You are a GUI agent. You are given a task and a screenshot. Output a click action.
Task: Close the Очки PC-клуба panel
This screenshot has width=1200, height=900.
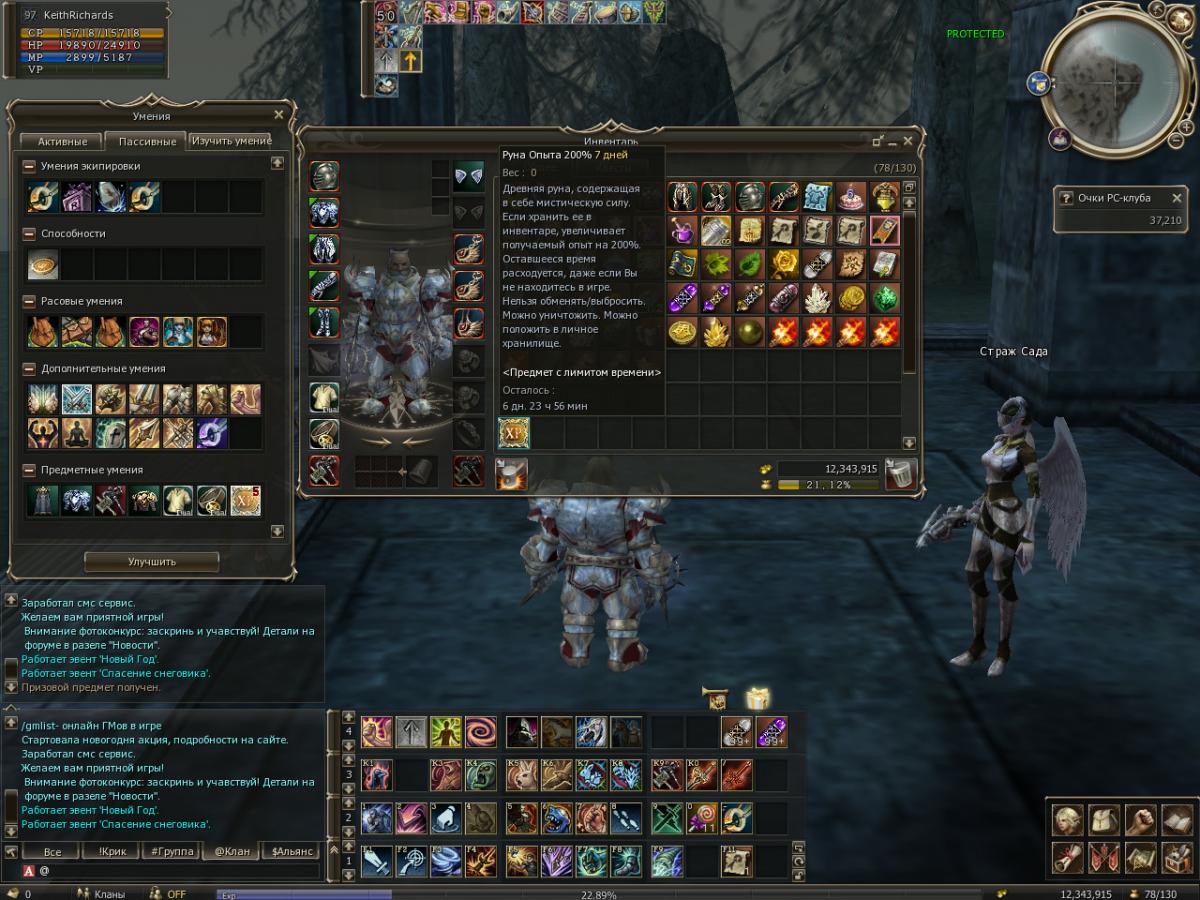1176,198
